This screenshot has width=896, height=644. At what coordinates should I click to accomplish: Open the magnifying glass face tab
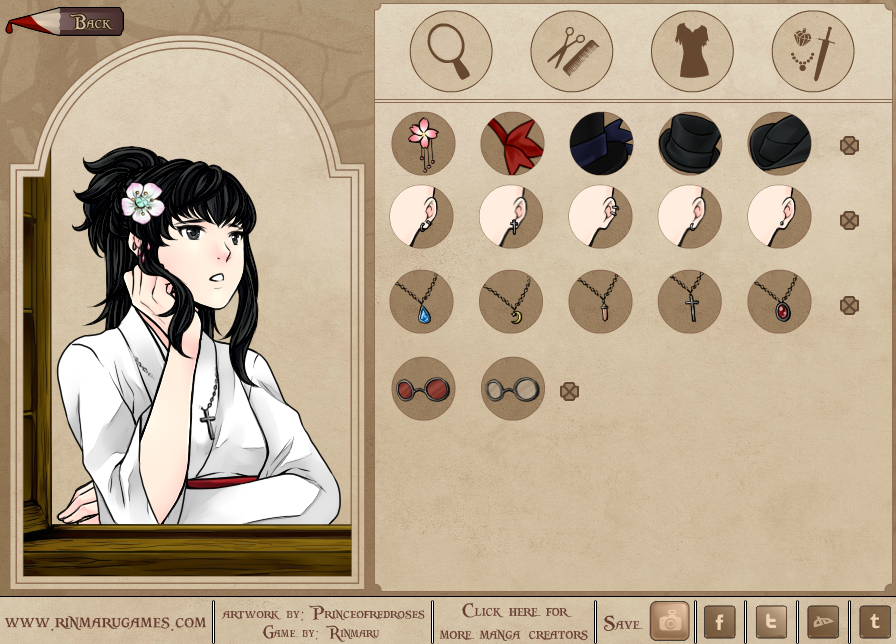point(451,50)
